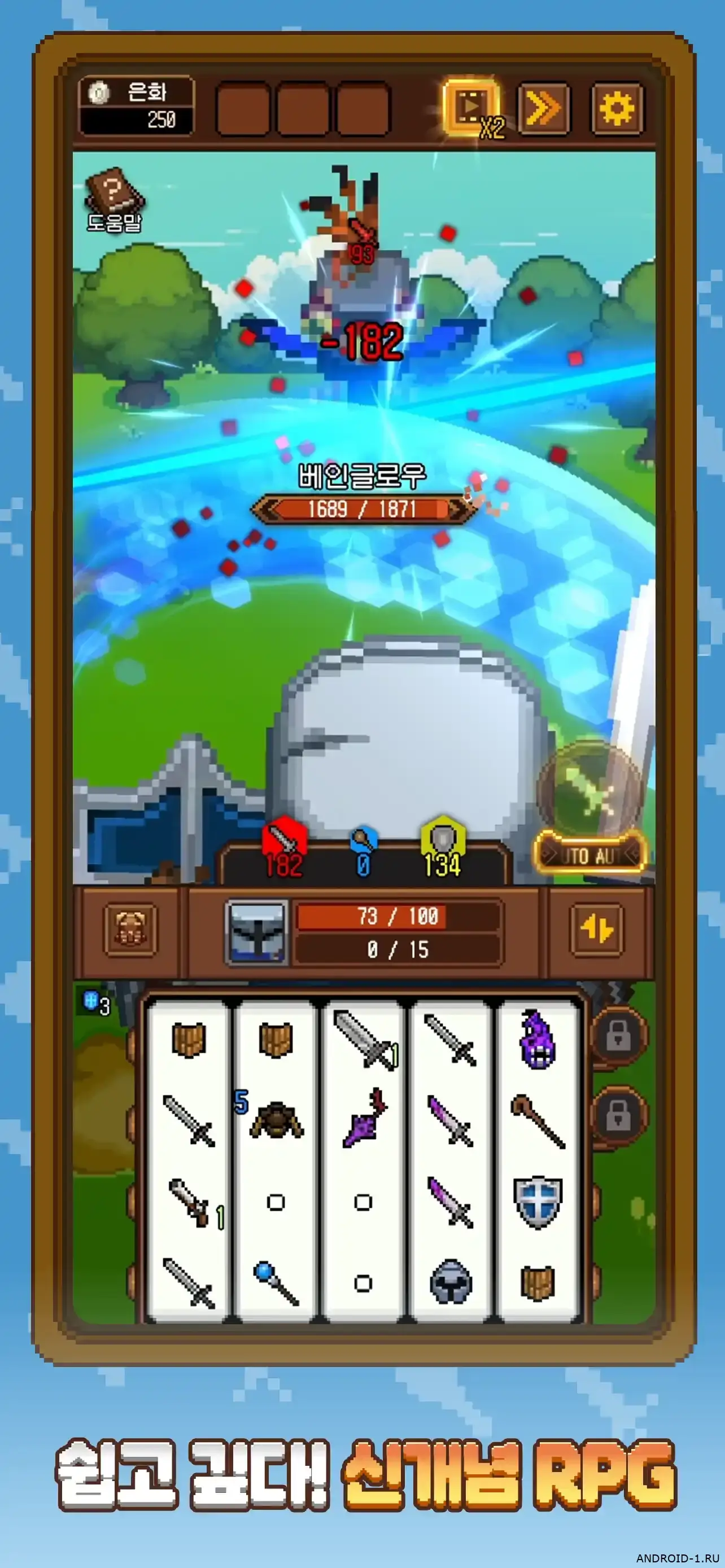This screenshot has height=1568, width=725.
Task: Open the help book labeled 도움말
Action: 115,200
